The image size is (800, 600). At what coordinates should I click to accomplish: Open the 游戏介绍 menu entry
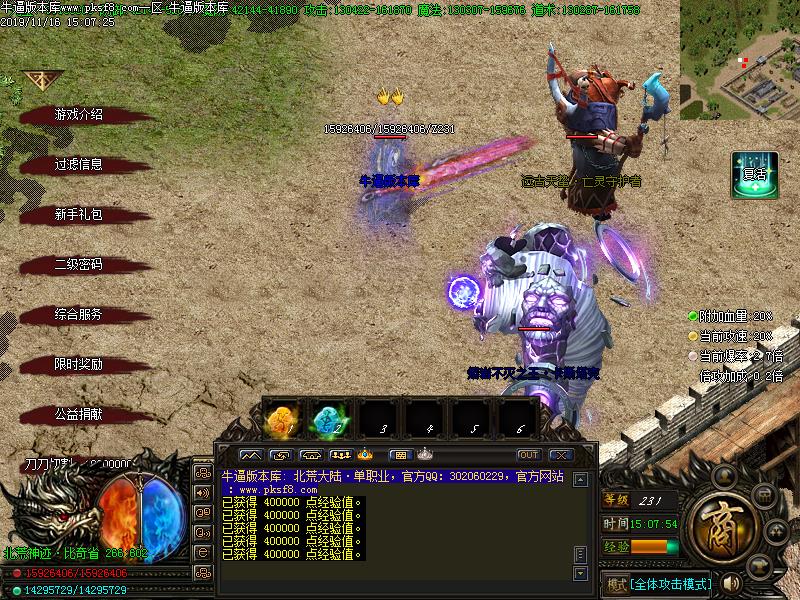(78, 115)
